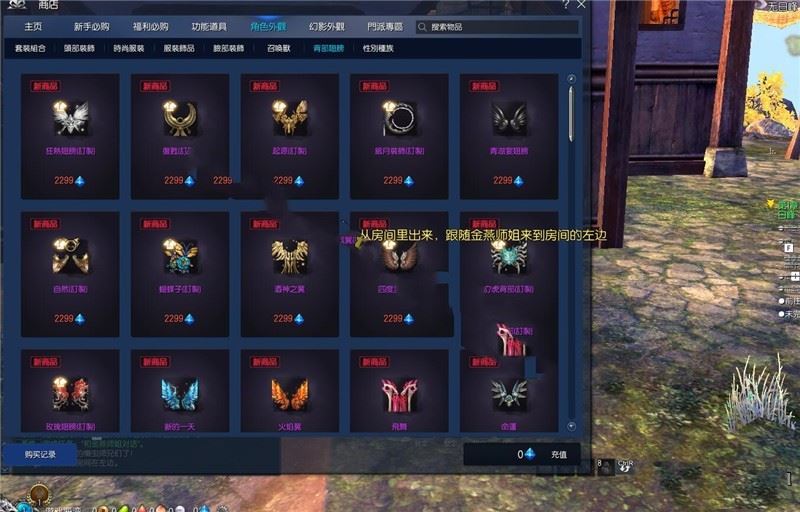The image size is (800, 512).
Task: Go to the 功能道具 tab
Action: 208,27
